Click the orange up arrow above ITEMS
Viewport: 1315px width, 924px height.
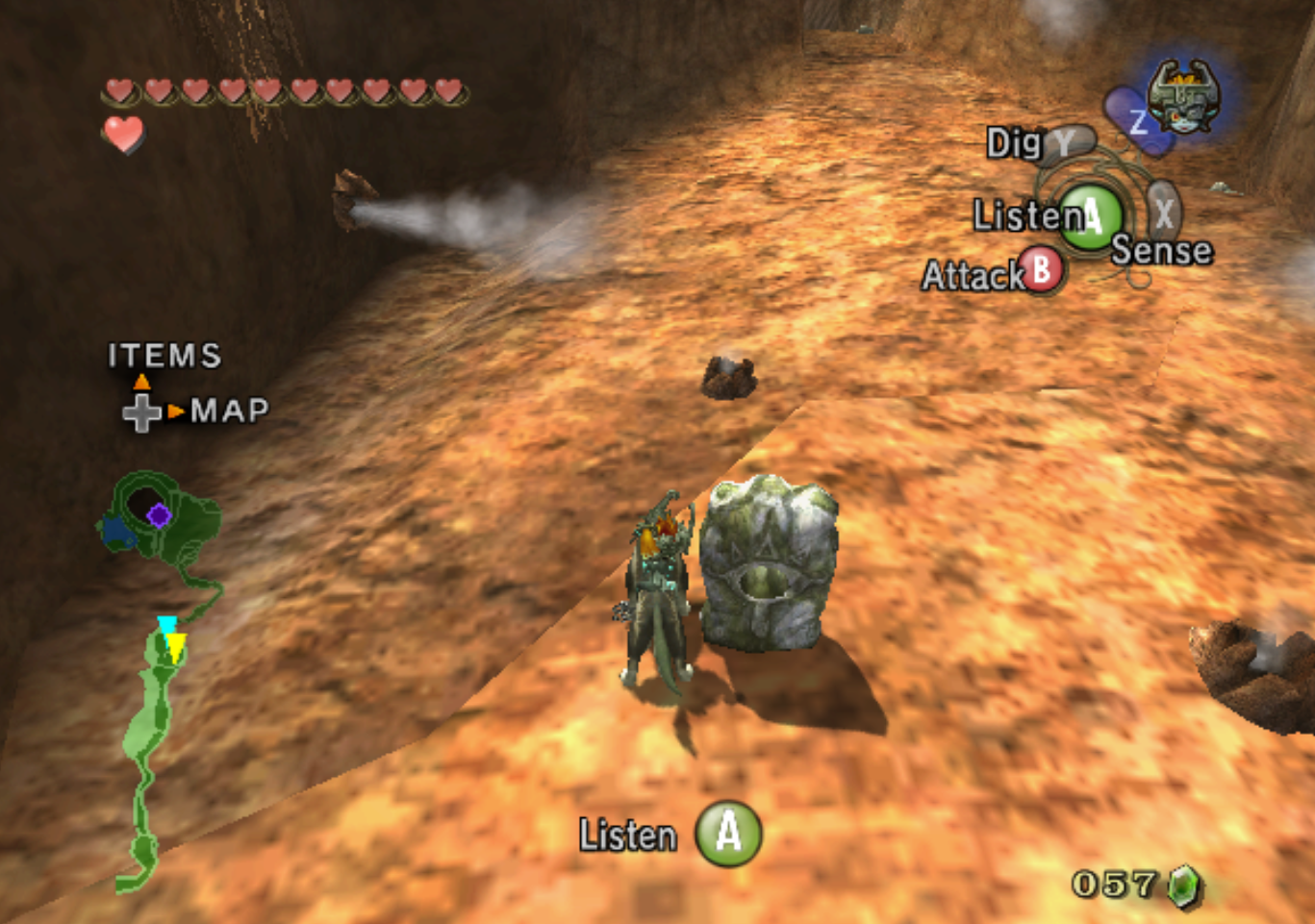coord(141,382)
